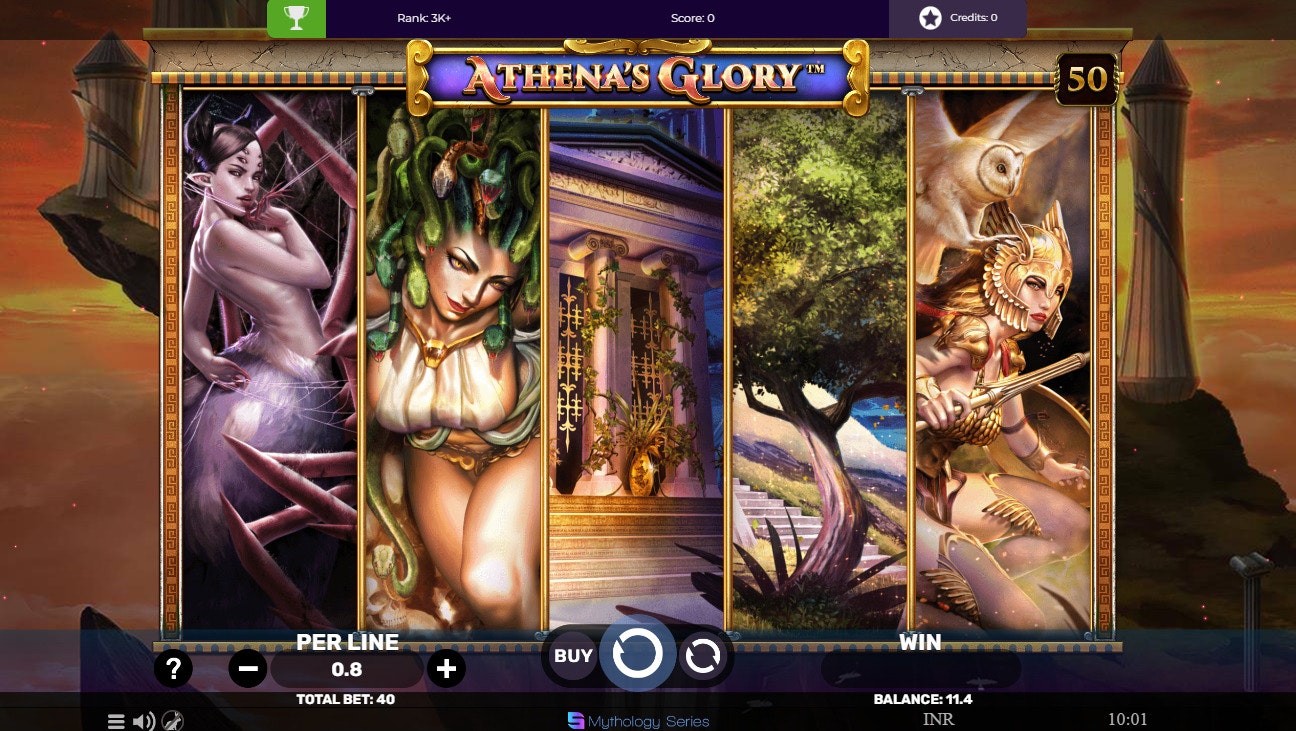This screenshot has height=731, width=1296.
Task: Click the 0.8 bet amount field
Action: tap(347, 669)
